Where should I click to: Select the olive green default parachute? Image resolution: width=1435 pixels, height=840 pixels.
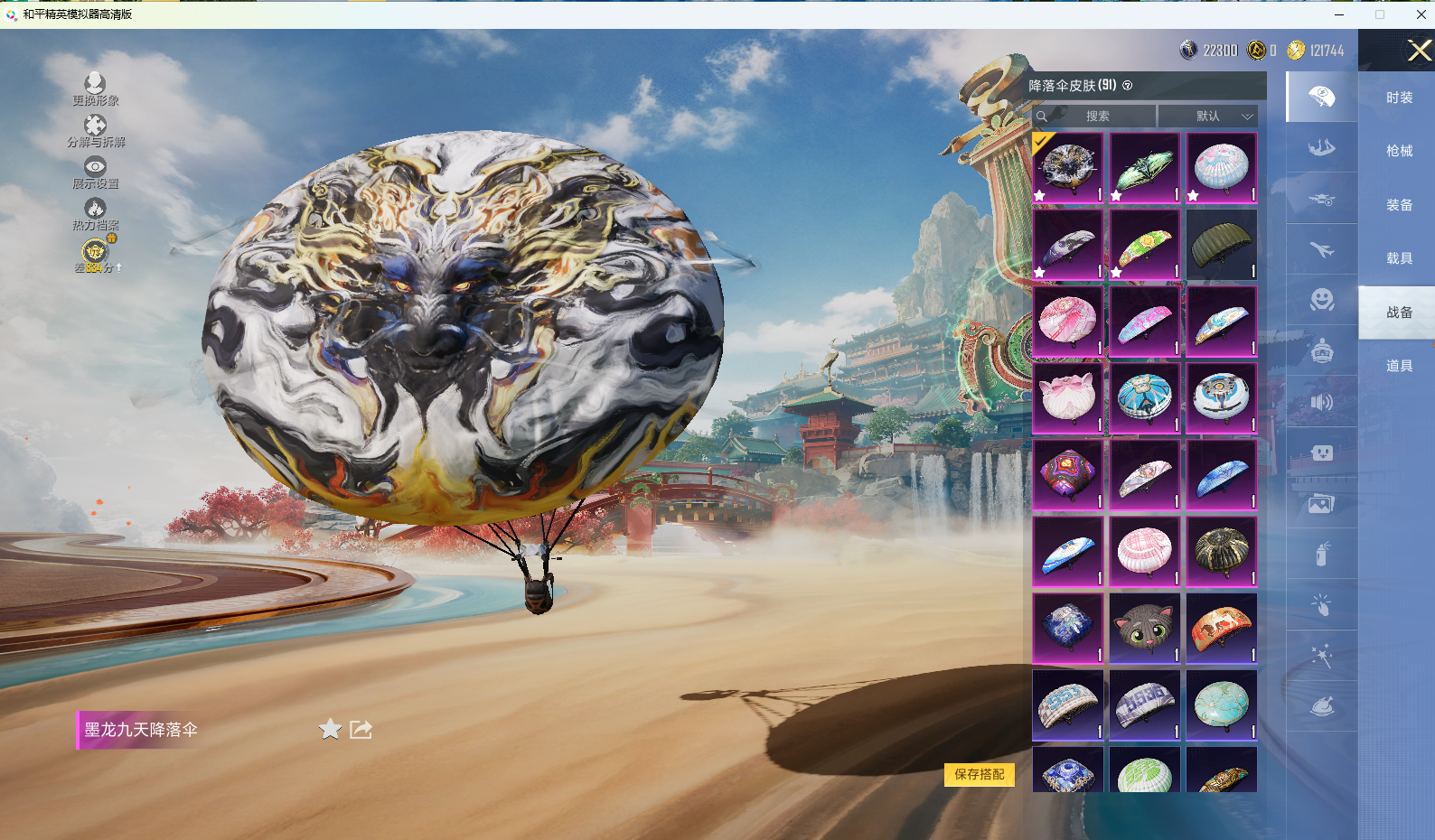(x=1221, y=244)
